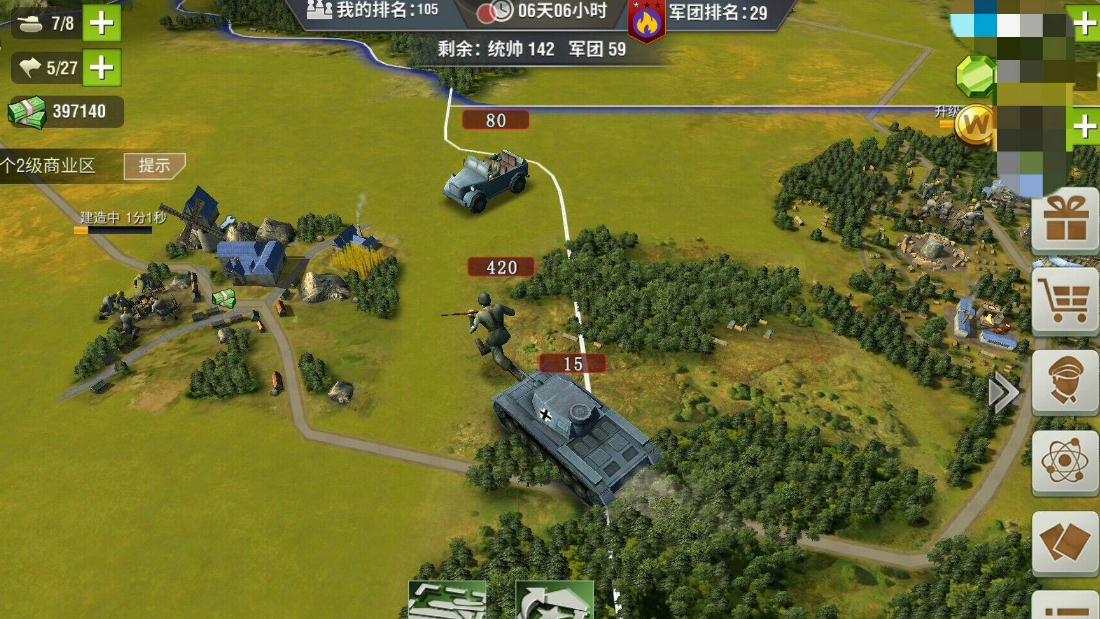This screenshot has height=619, width=1100.
Task: Open the partially visible bottom-right menu button
Action: [x=1065, y=606]
